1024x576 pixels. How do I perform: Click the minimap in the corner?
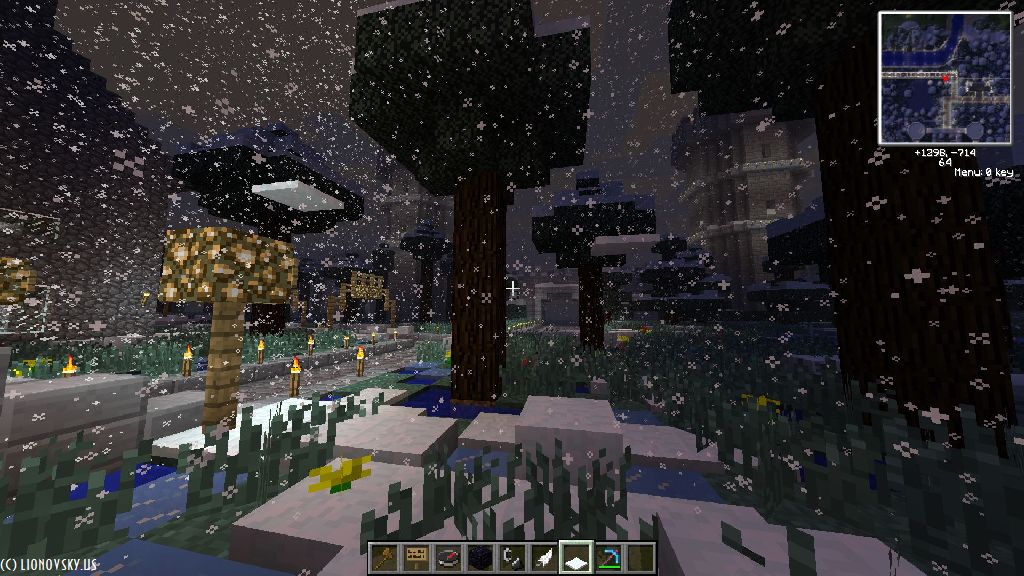click(945, 77)
